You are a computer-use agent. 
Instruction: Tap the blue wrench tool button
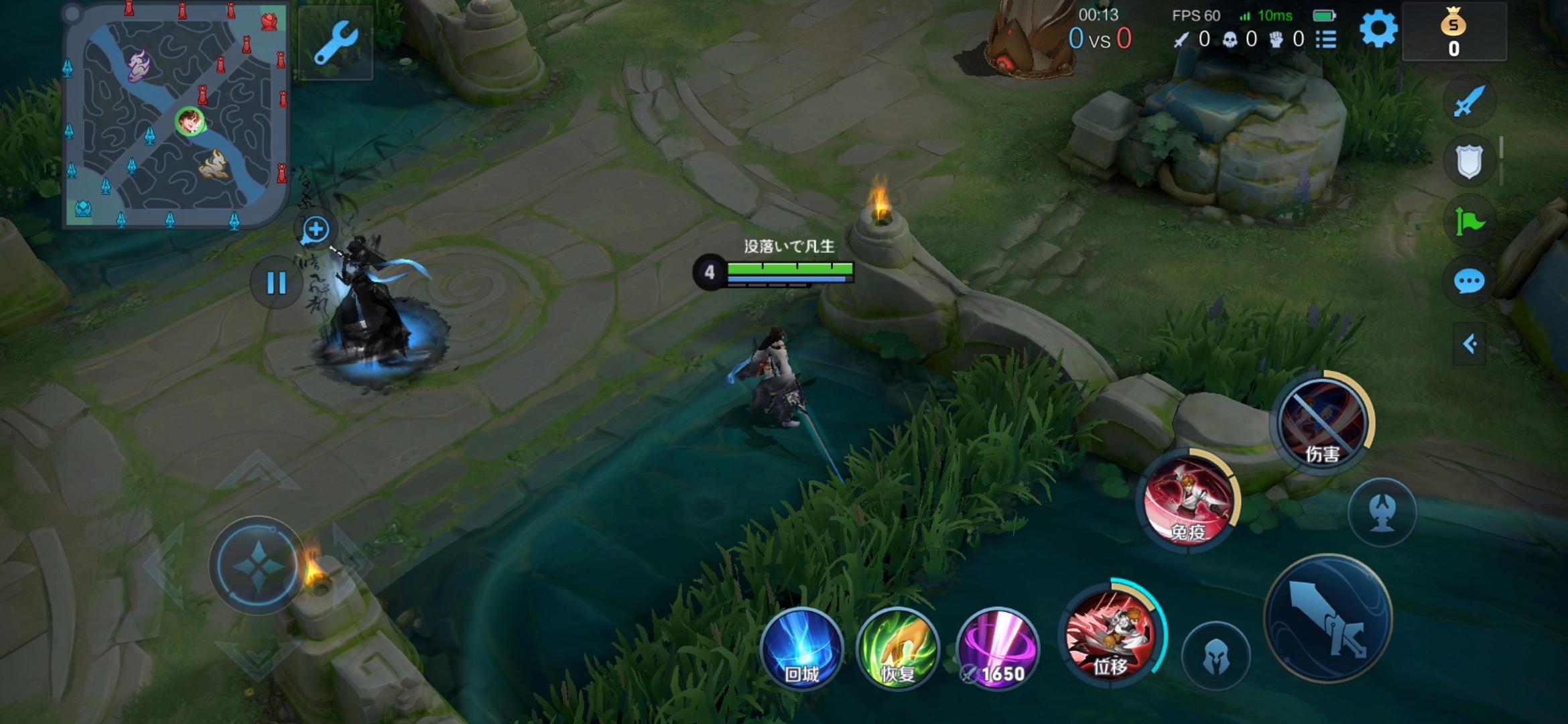[x=335, y=43]
